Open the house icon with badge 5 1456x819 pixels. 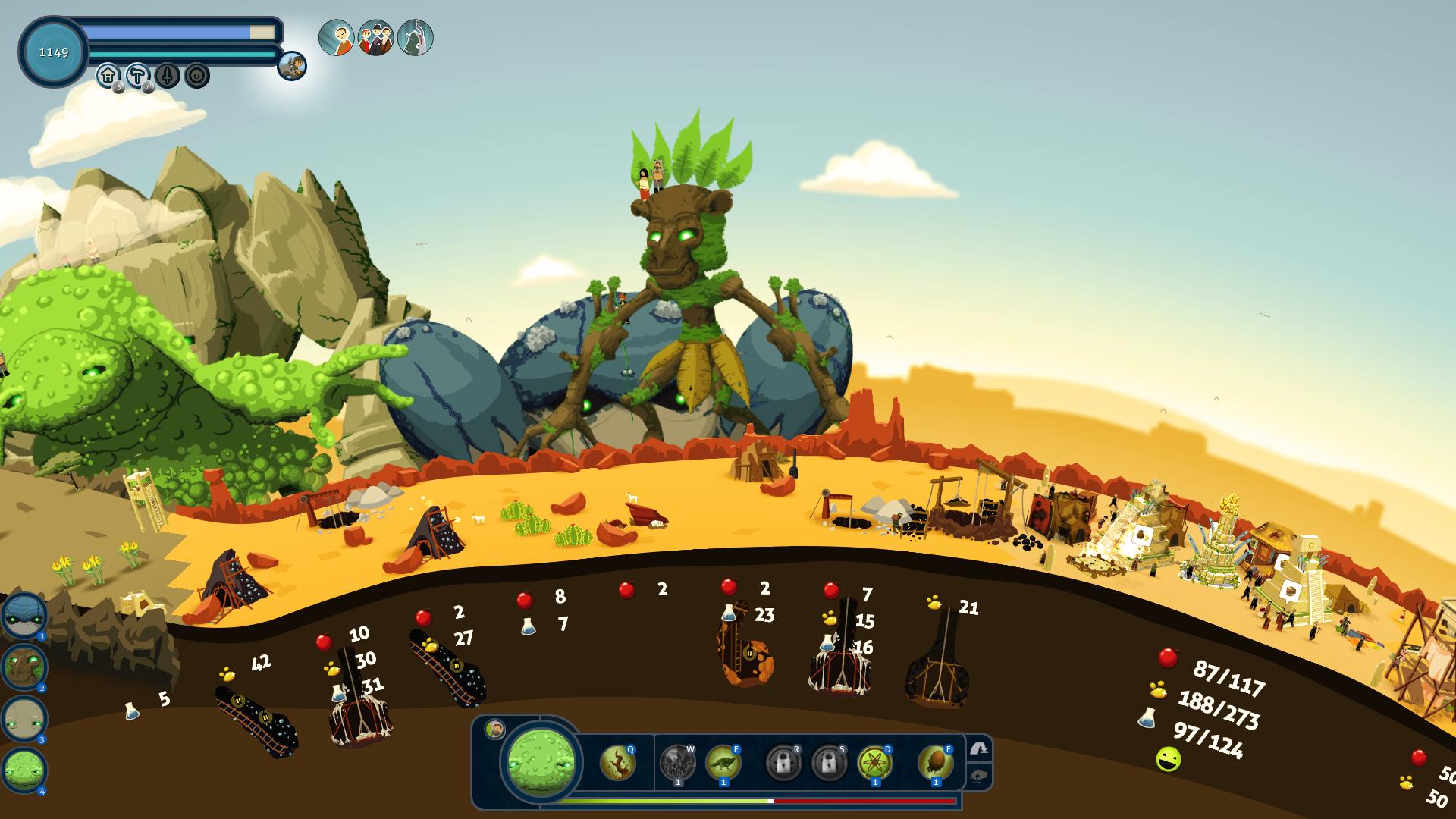pos(108,75)
